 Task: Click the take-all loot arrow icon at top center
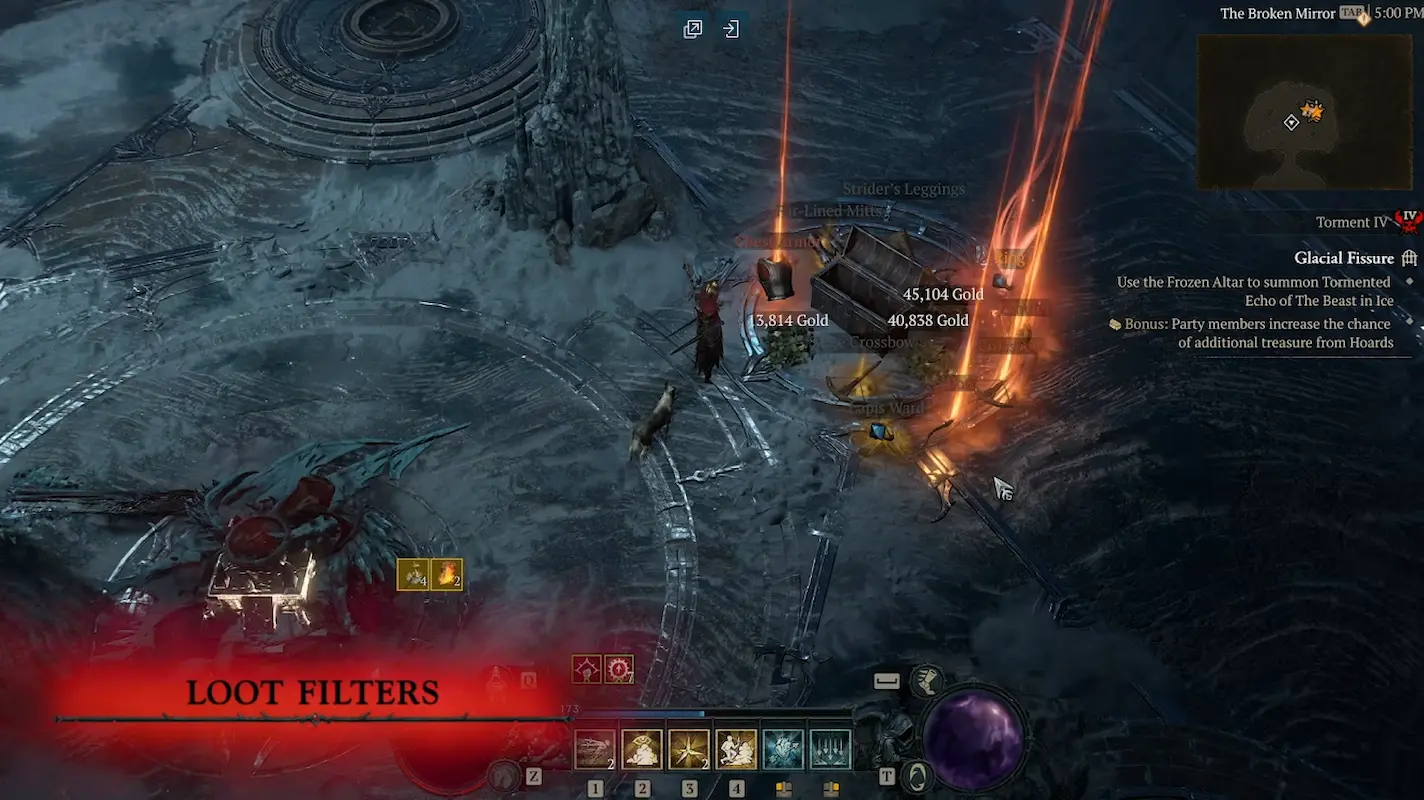coord(731,28)
